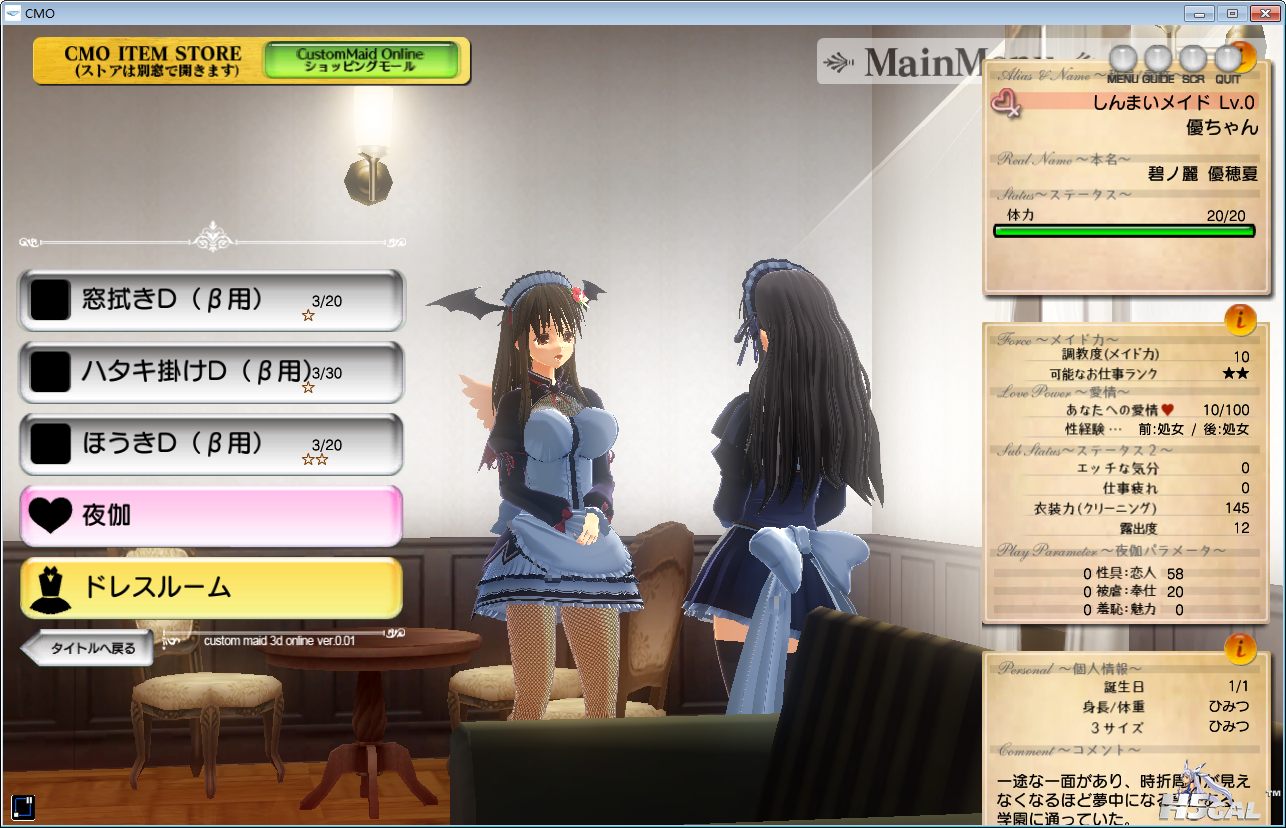This screenshot has height=828, width=1286.
Task: Open the ドレスルーム dress room
Action: (x=211, y=588)
